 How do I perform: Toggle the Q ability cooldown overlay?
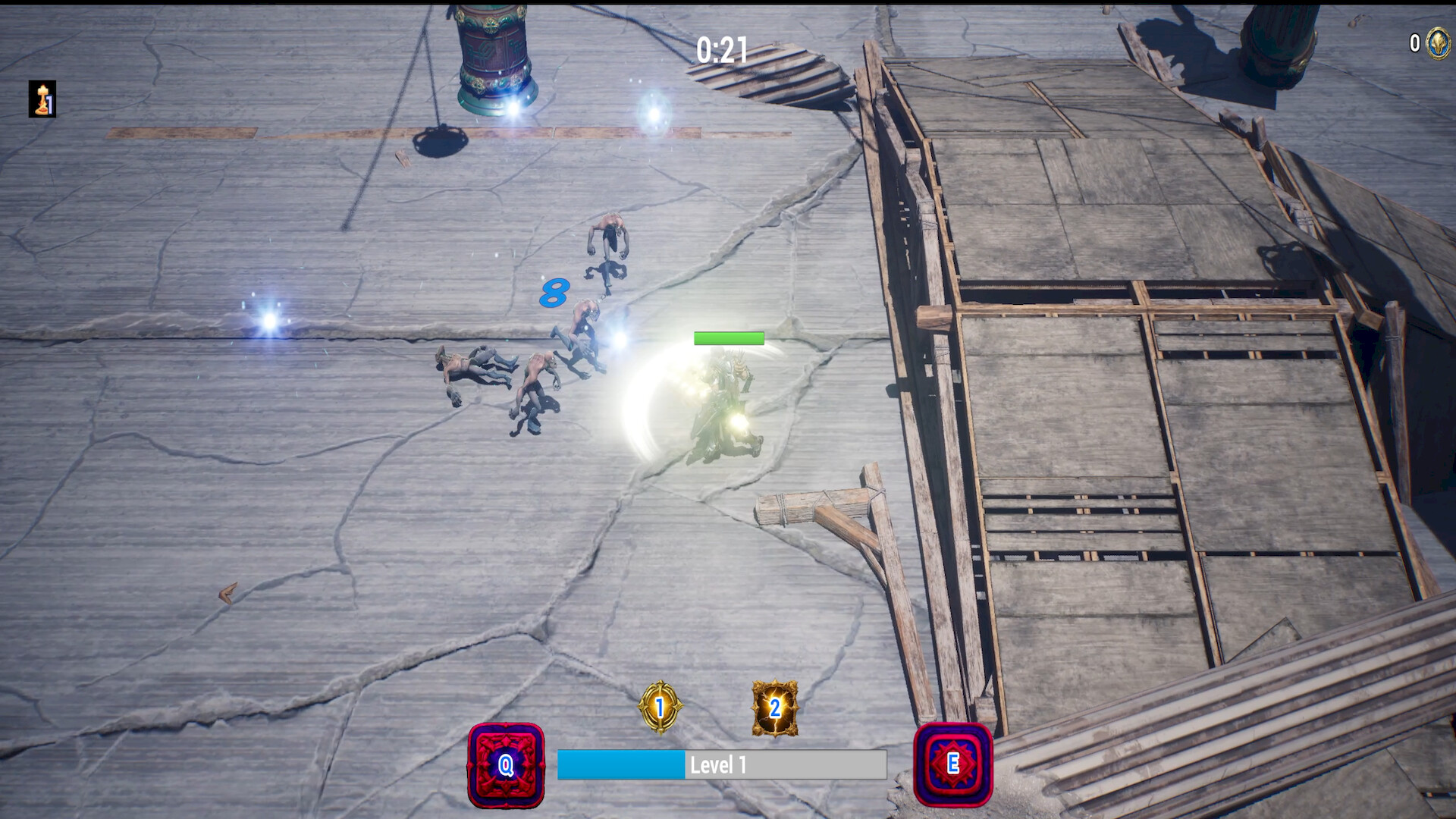pyautogui.click(x=506, y=766)
